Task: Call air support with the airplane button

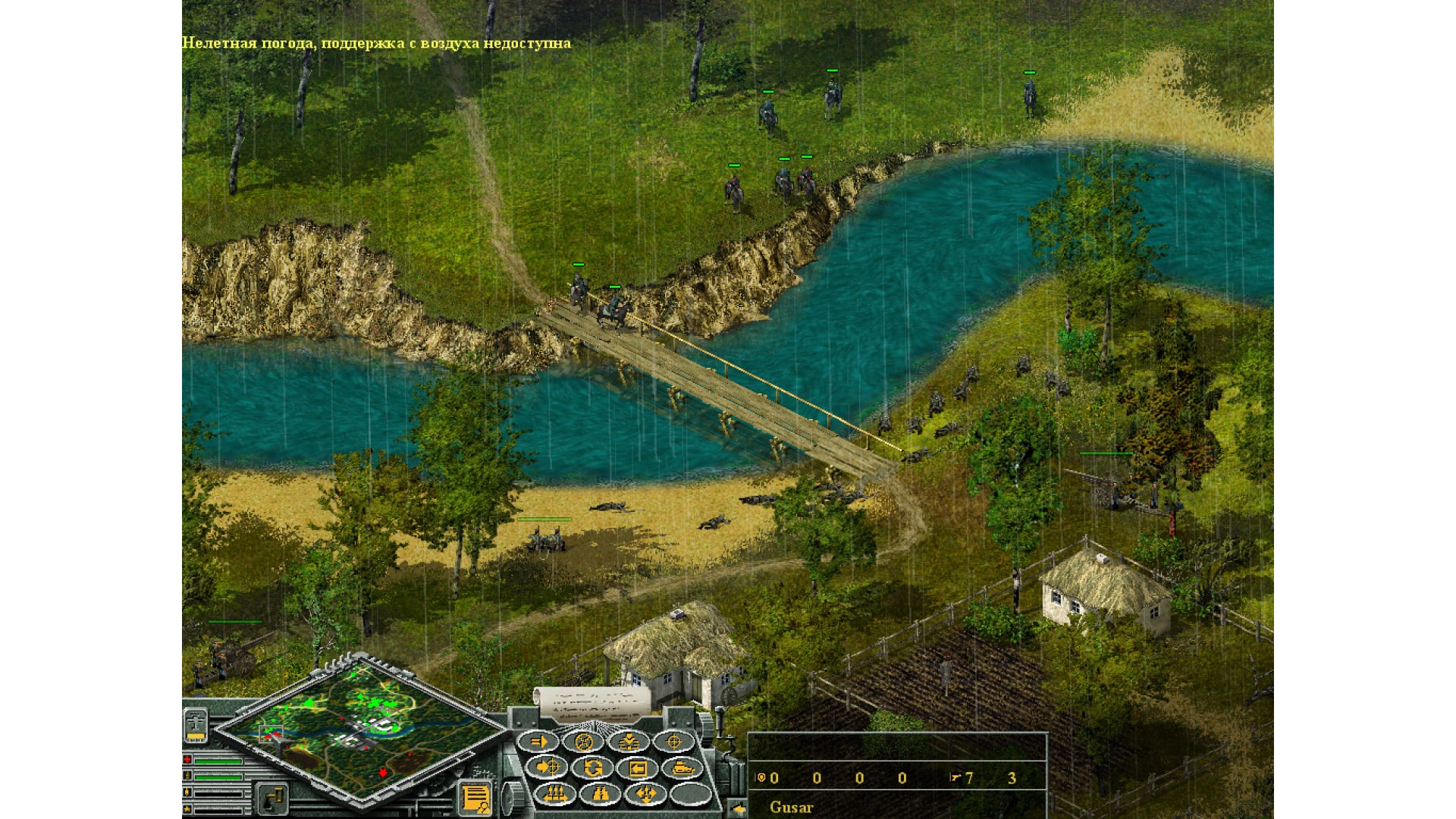Action: (x=196, y=726)
